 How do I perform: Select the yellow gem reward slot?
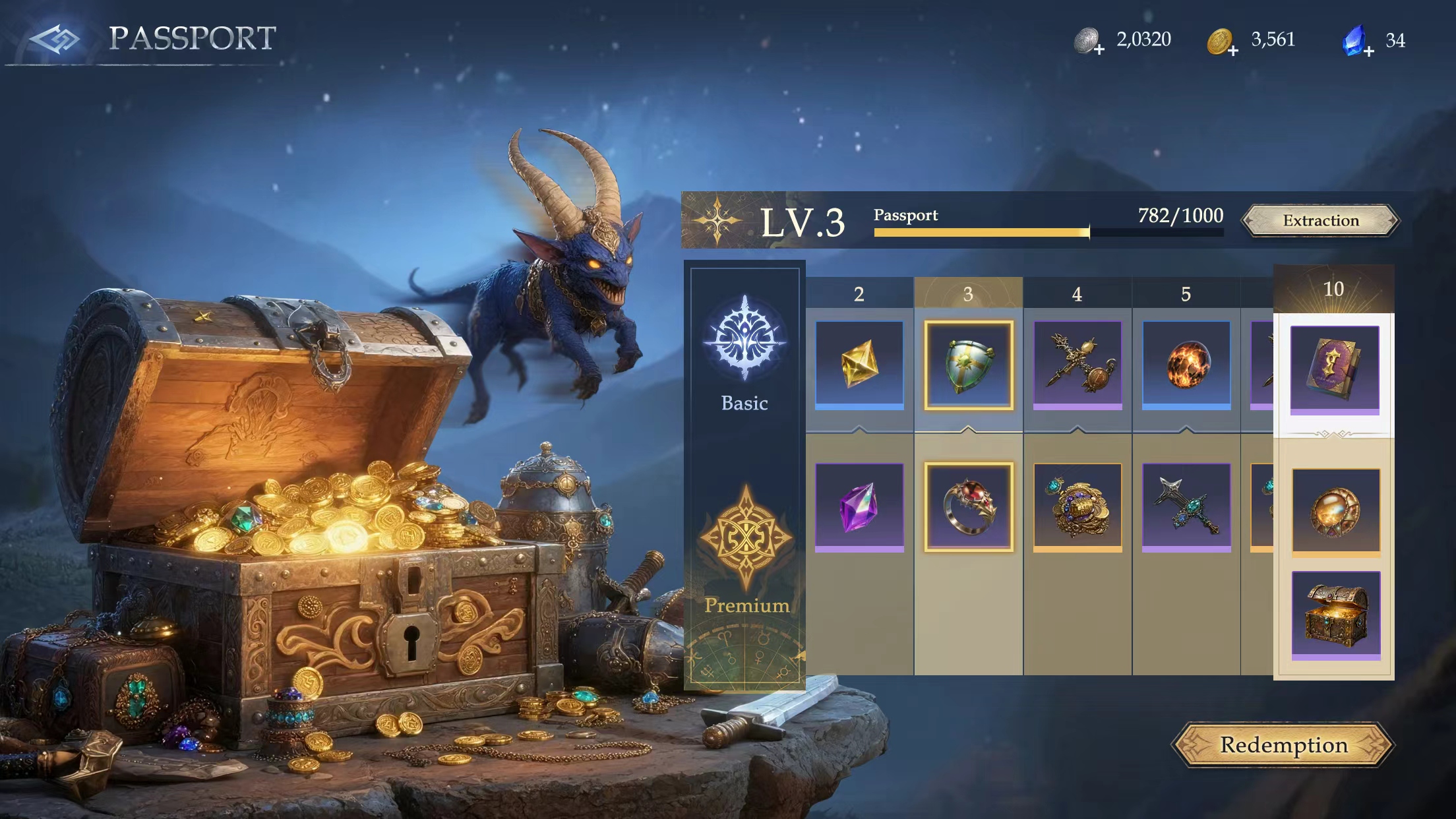(859, 365)
